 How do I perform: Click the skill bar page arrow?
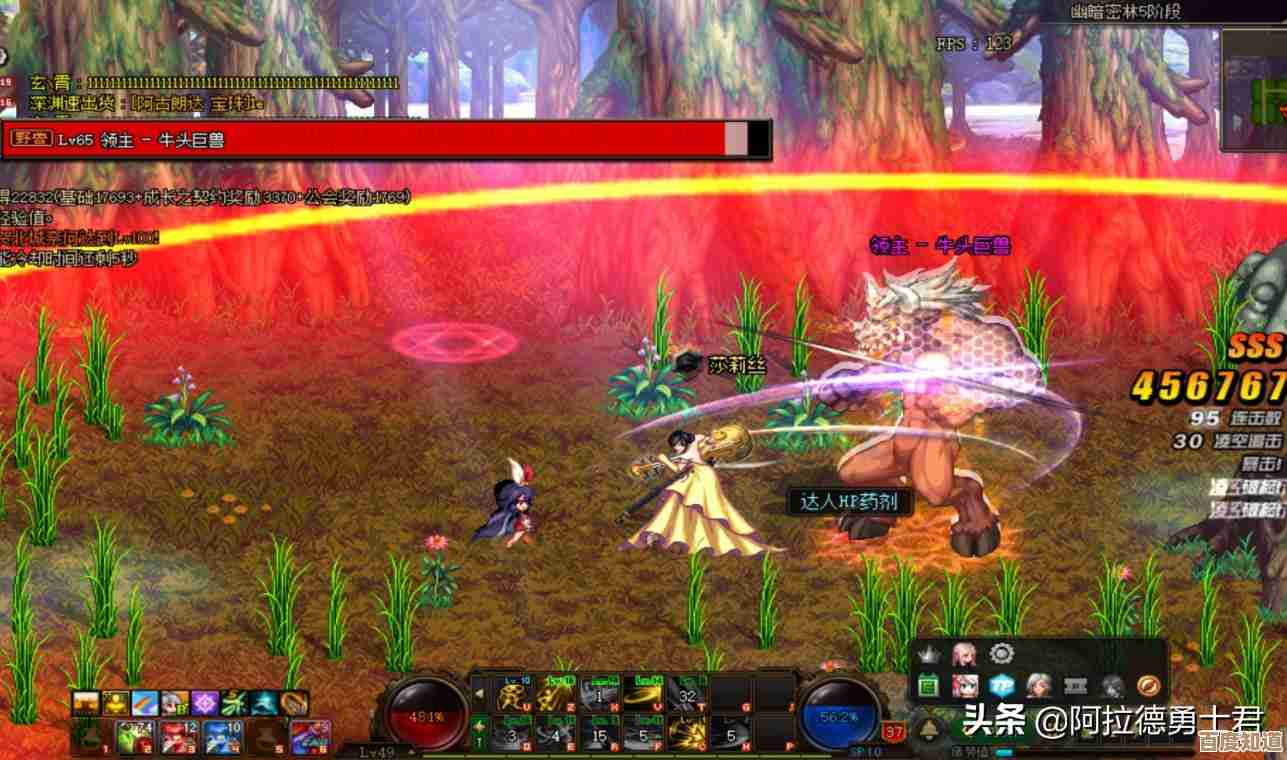[x=478, y=692]
